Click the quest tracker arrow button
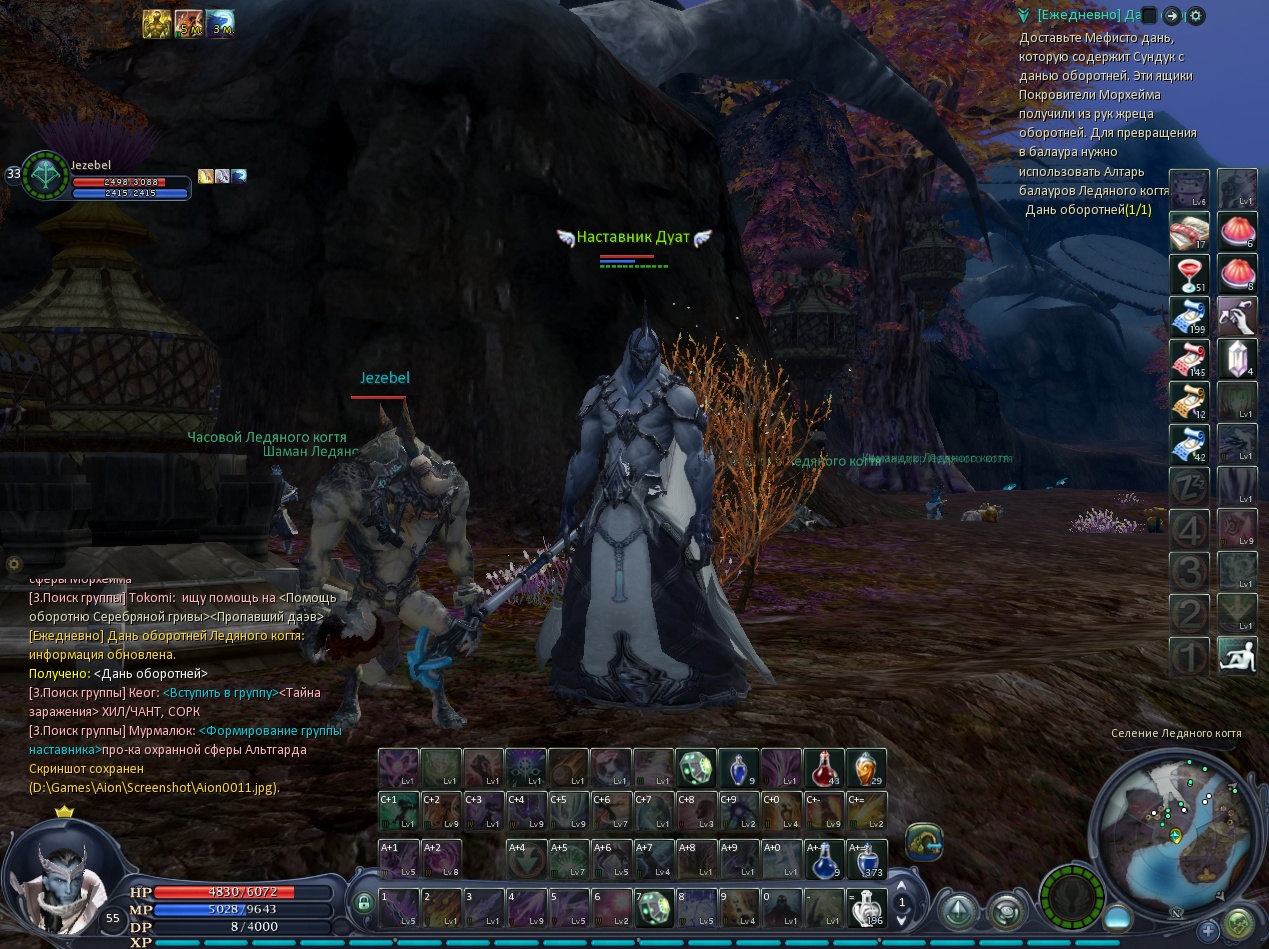 coord(1172,16)
